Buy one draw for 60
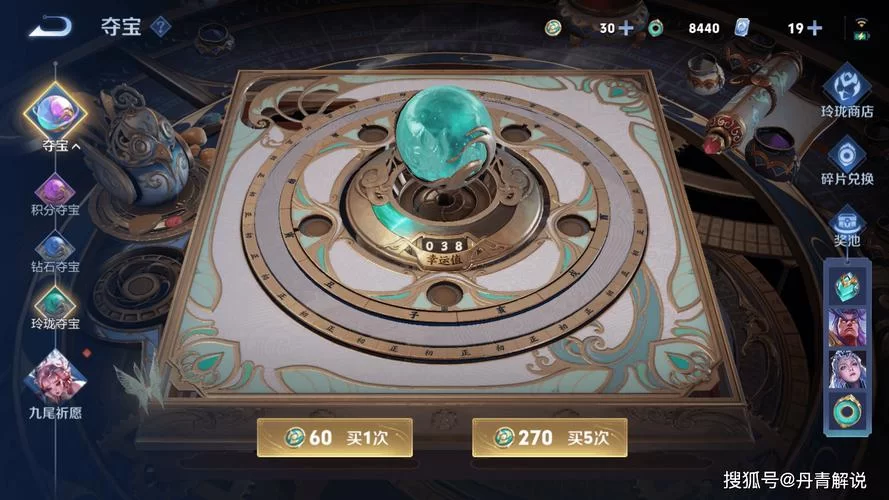This screenshot has height=500, width=889. tap(334, 437)
